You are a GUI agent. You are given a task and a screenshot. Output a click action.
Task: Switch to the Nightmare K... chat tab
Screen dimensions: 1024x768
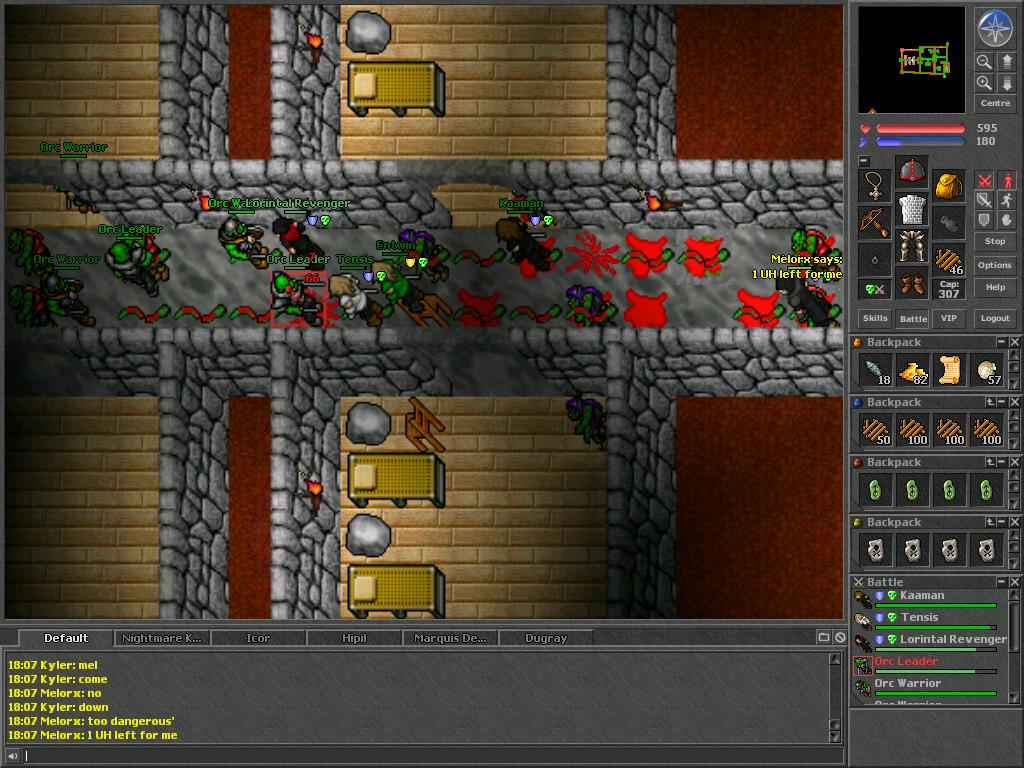click(x=161, y=638)
